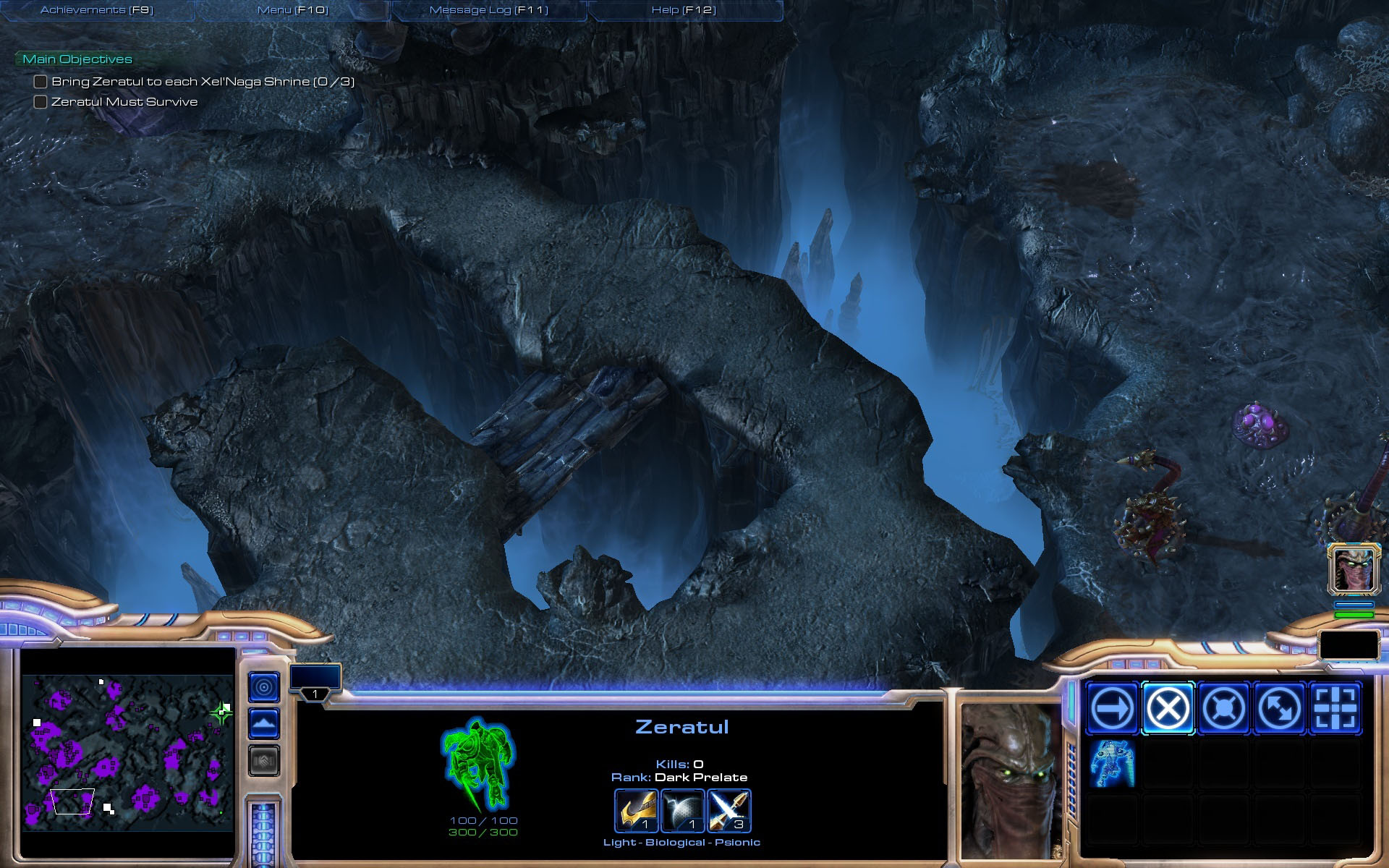Inspect the warp blade weapon icon
This screenshot has height=868, width=1389.
[636, 810]
